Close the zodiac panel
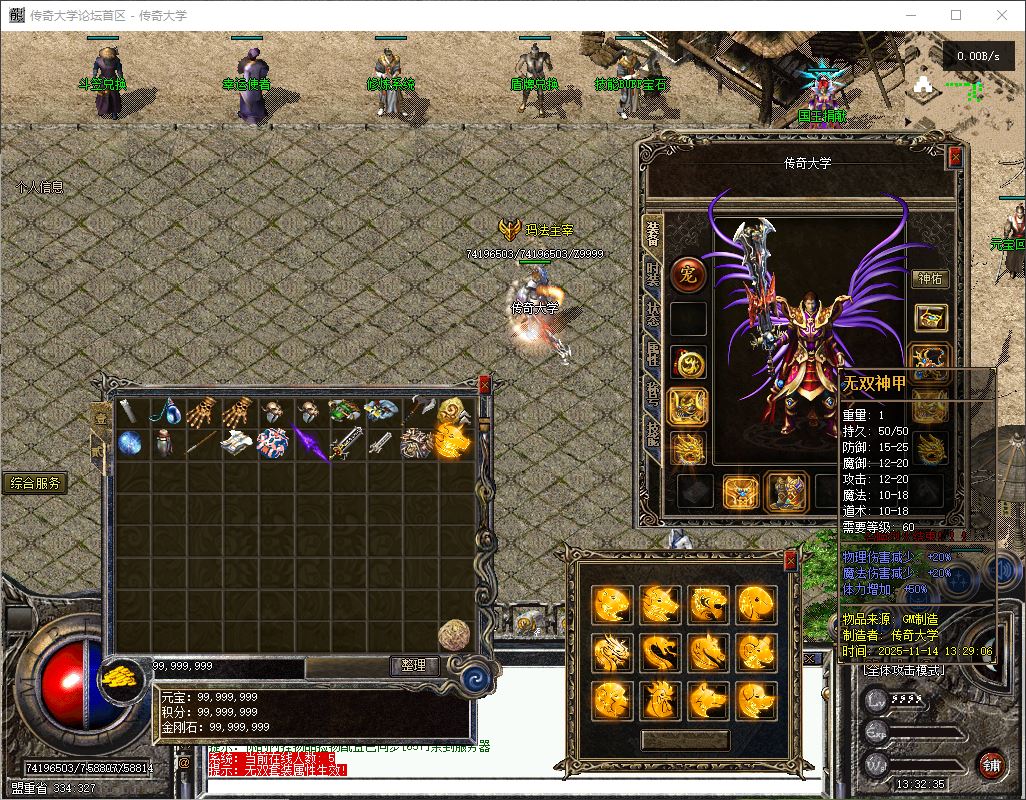 pyautogui.click(x=790, y=560)
